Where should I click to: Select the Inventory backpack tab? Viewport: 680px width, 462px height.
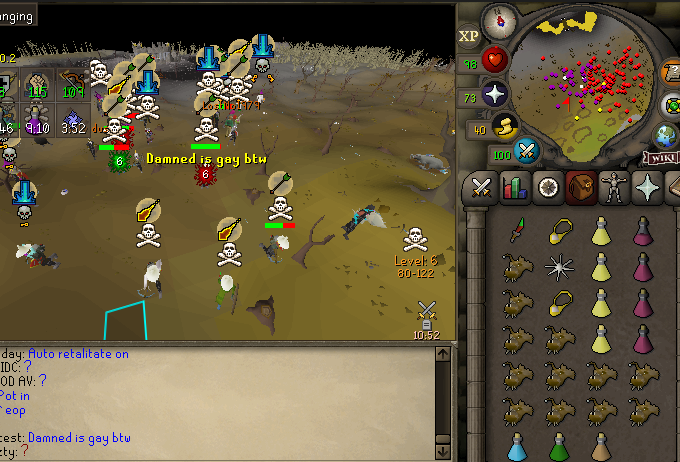click(582, 188)
